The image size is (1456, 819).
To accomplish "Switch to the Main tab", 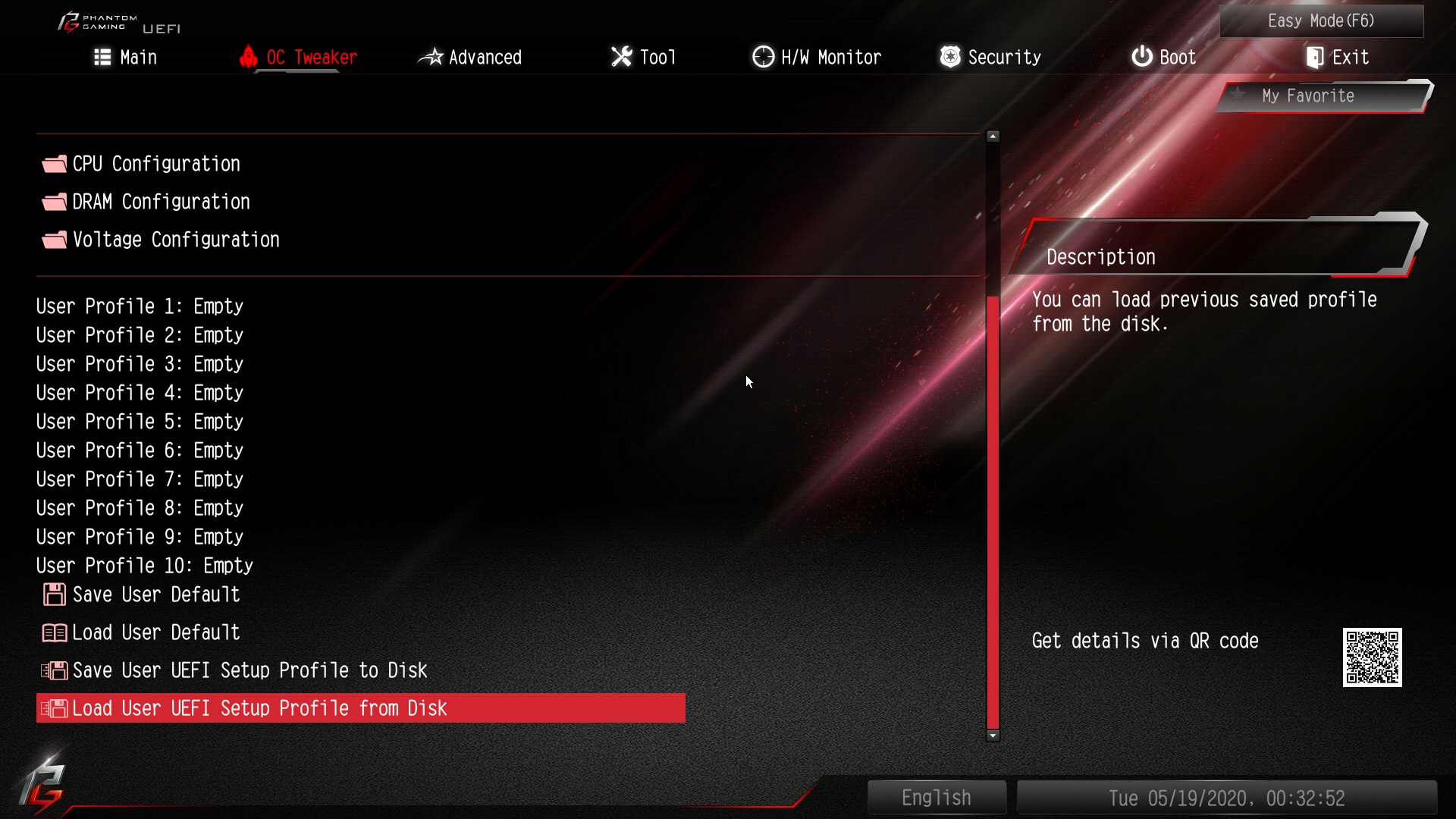I will tap(126, 58).
